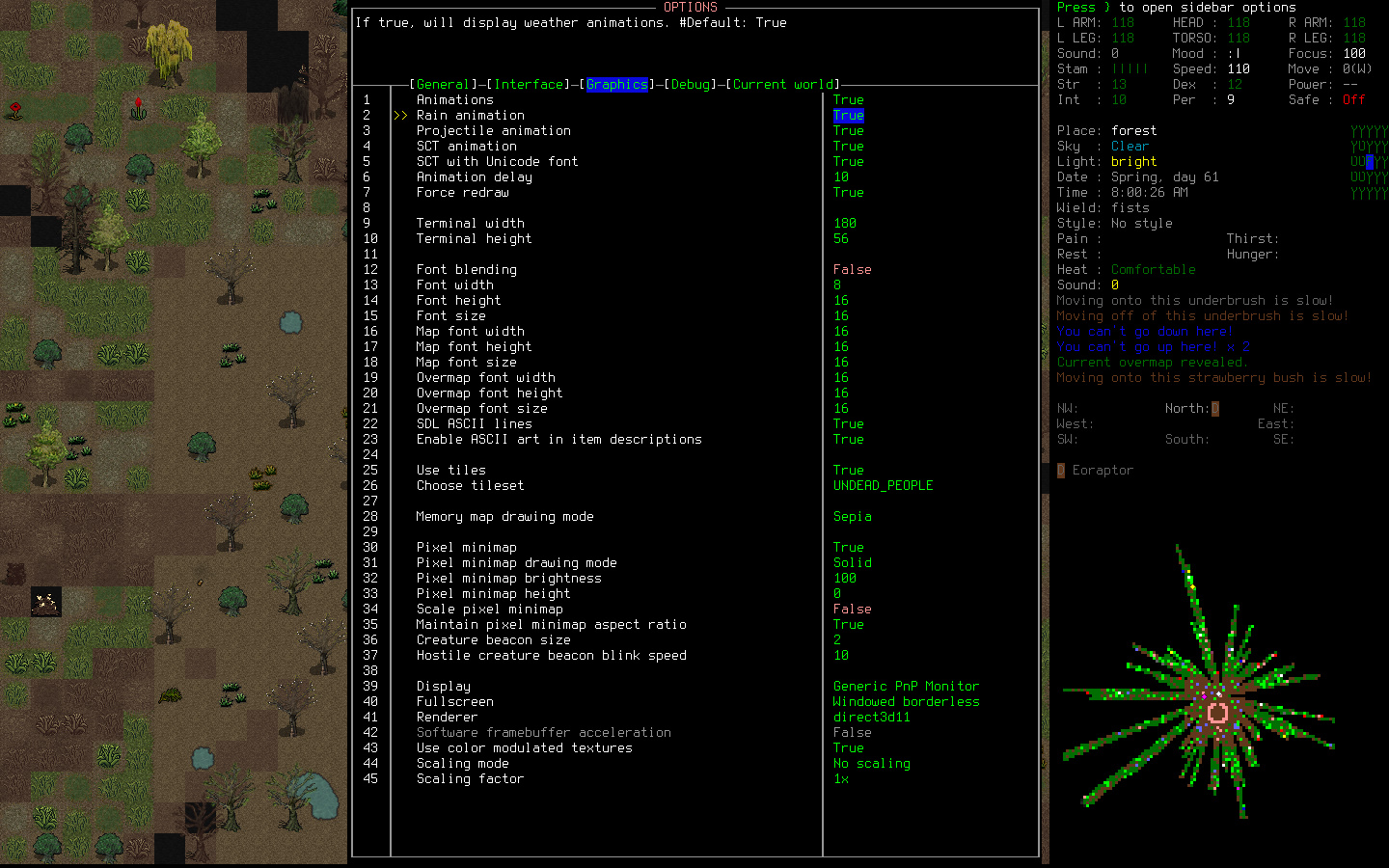1389x868 pixels.
Task: Adjust the Pixel minimap brightness value
Action: point(843,578)
